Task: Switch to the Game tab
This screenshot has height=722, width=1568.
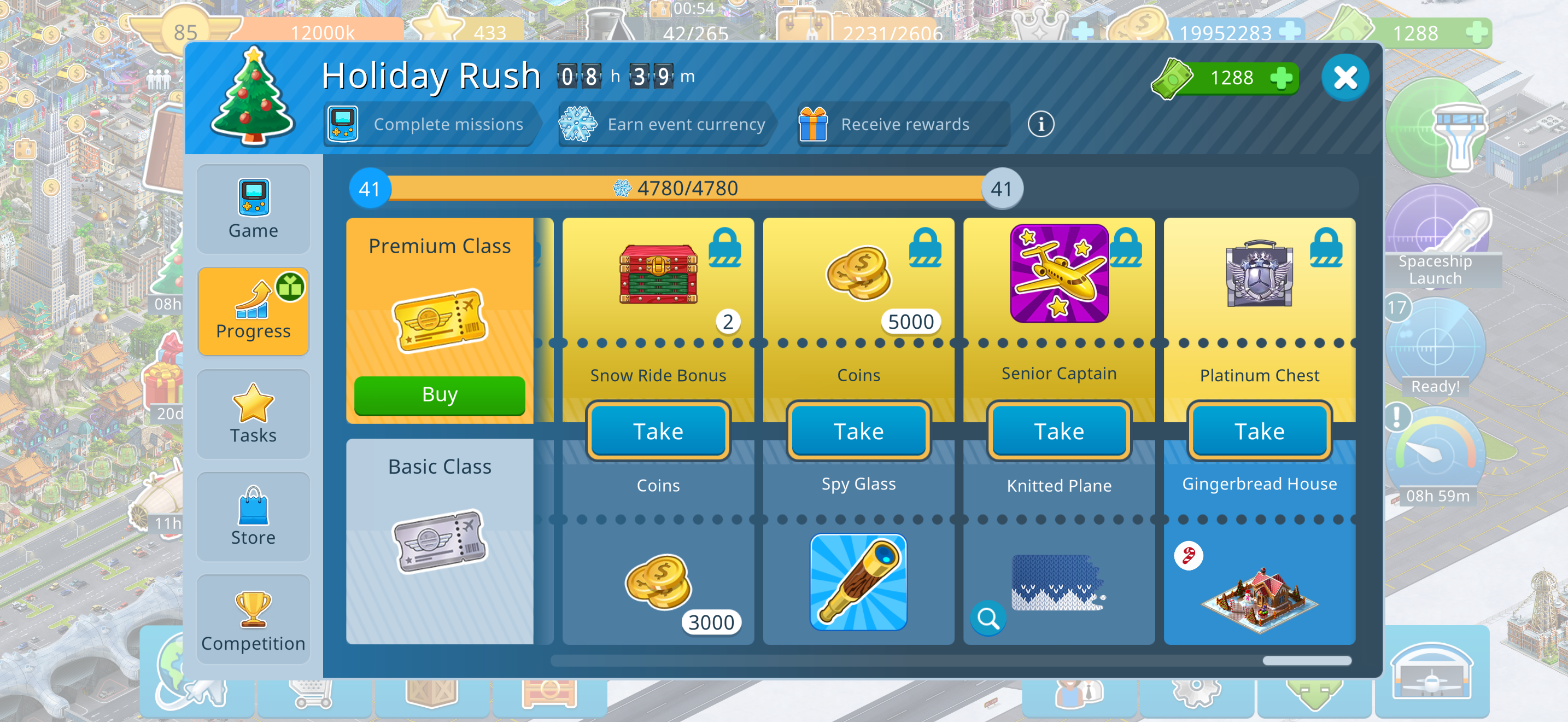Action: [253, 209]
